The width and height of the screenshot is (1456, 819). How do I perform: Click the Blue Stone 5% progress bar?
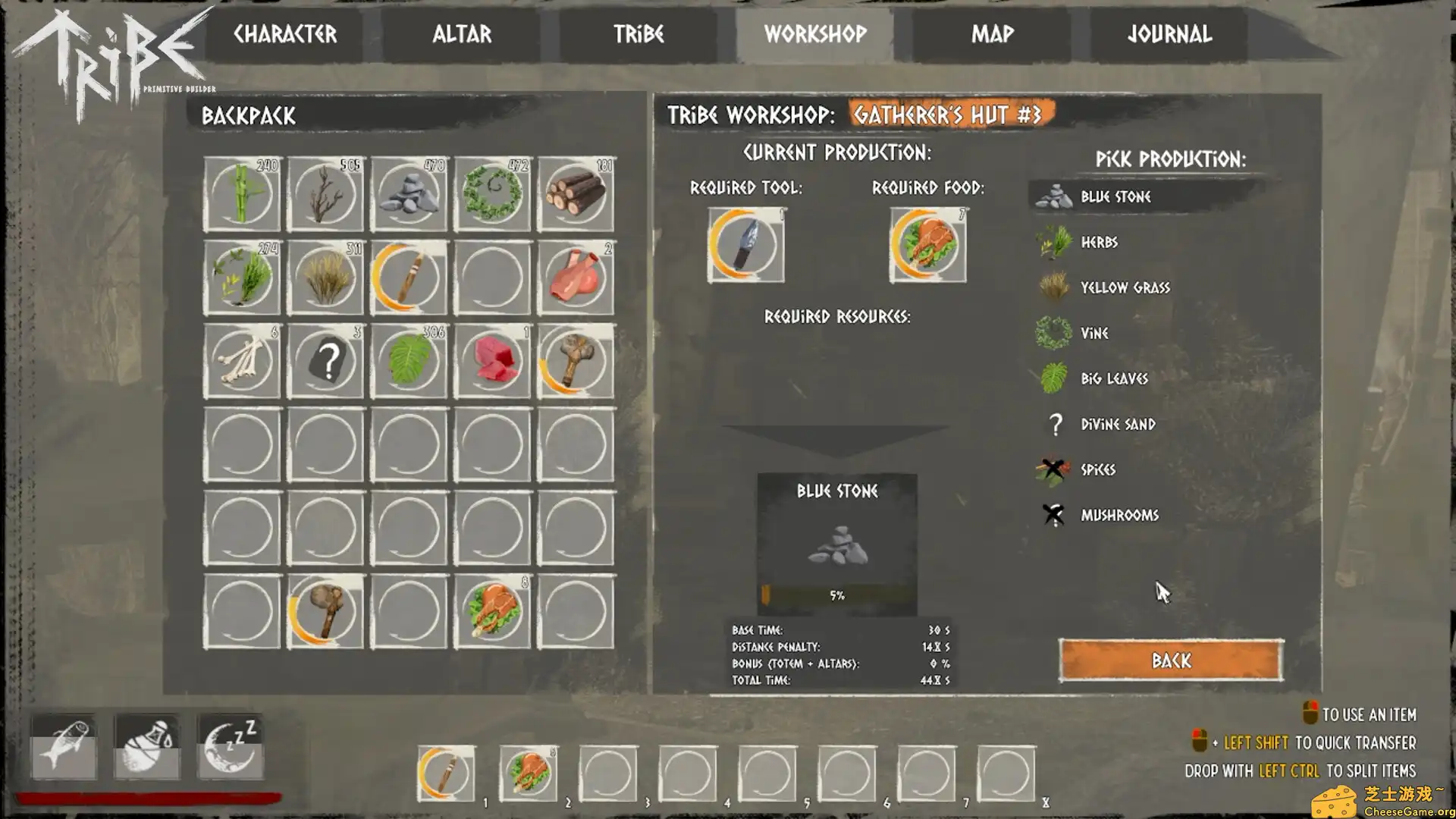[x=837, y=595]
